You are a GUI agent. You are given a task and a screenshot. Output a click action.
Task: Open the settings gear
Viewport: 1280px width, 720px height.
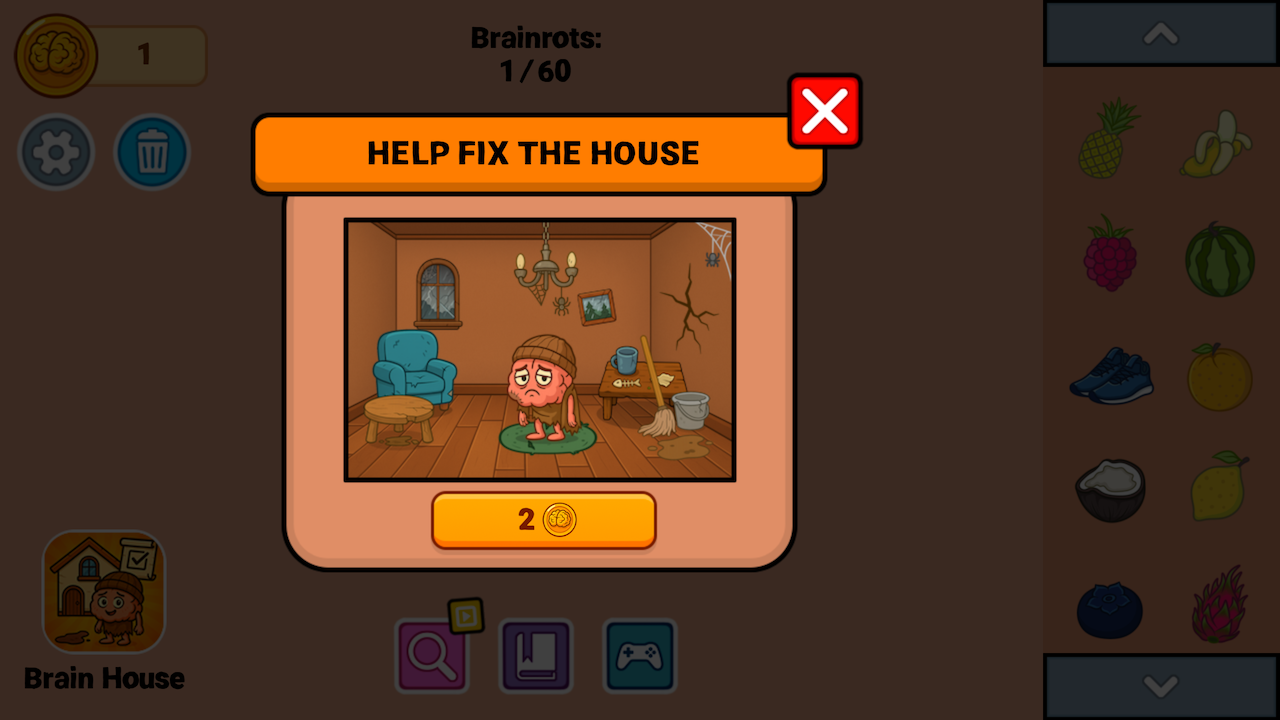coord(56,151)
